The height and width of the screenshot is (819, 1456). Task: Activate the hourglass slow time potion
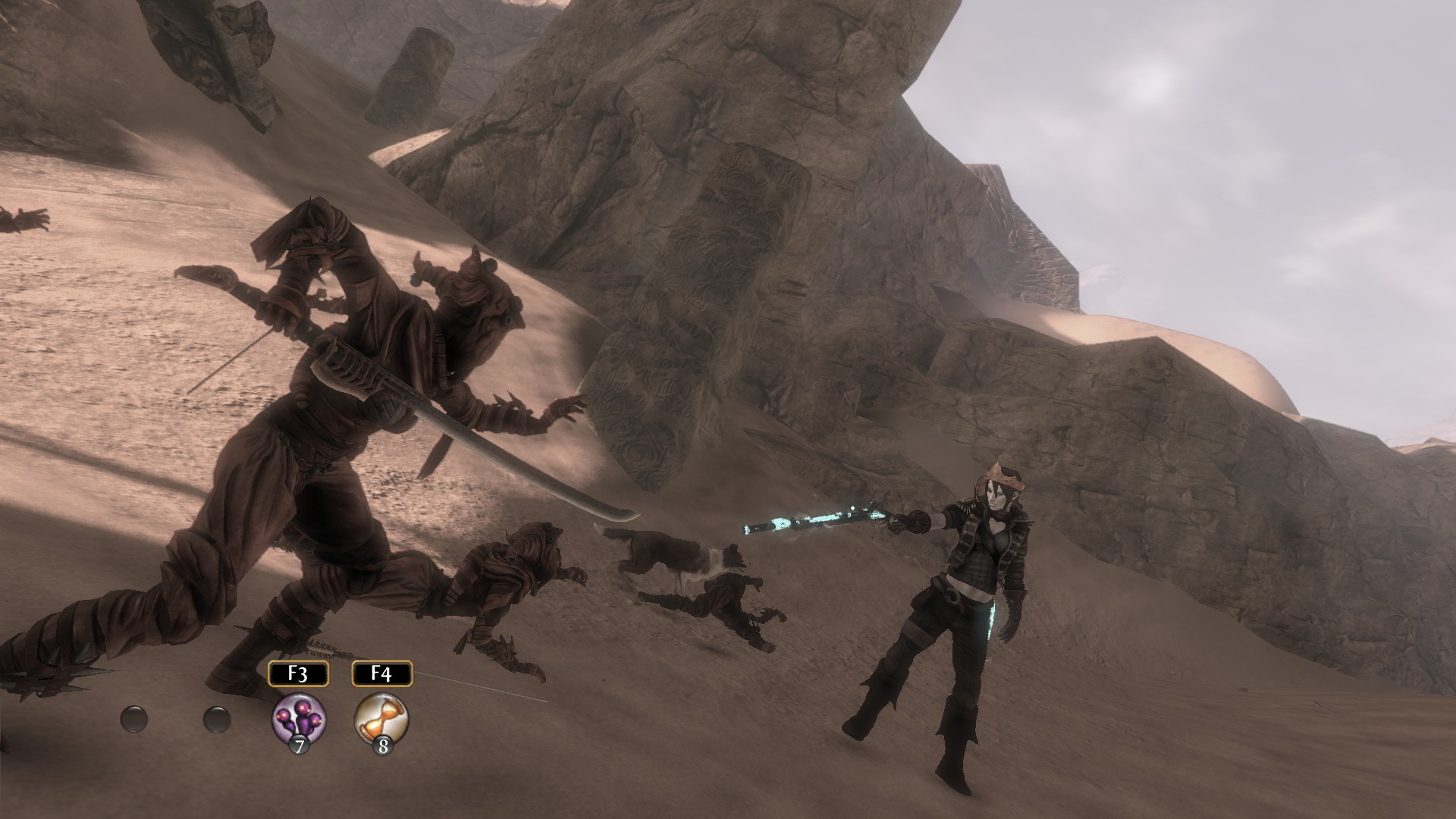(381, 718)
